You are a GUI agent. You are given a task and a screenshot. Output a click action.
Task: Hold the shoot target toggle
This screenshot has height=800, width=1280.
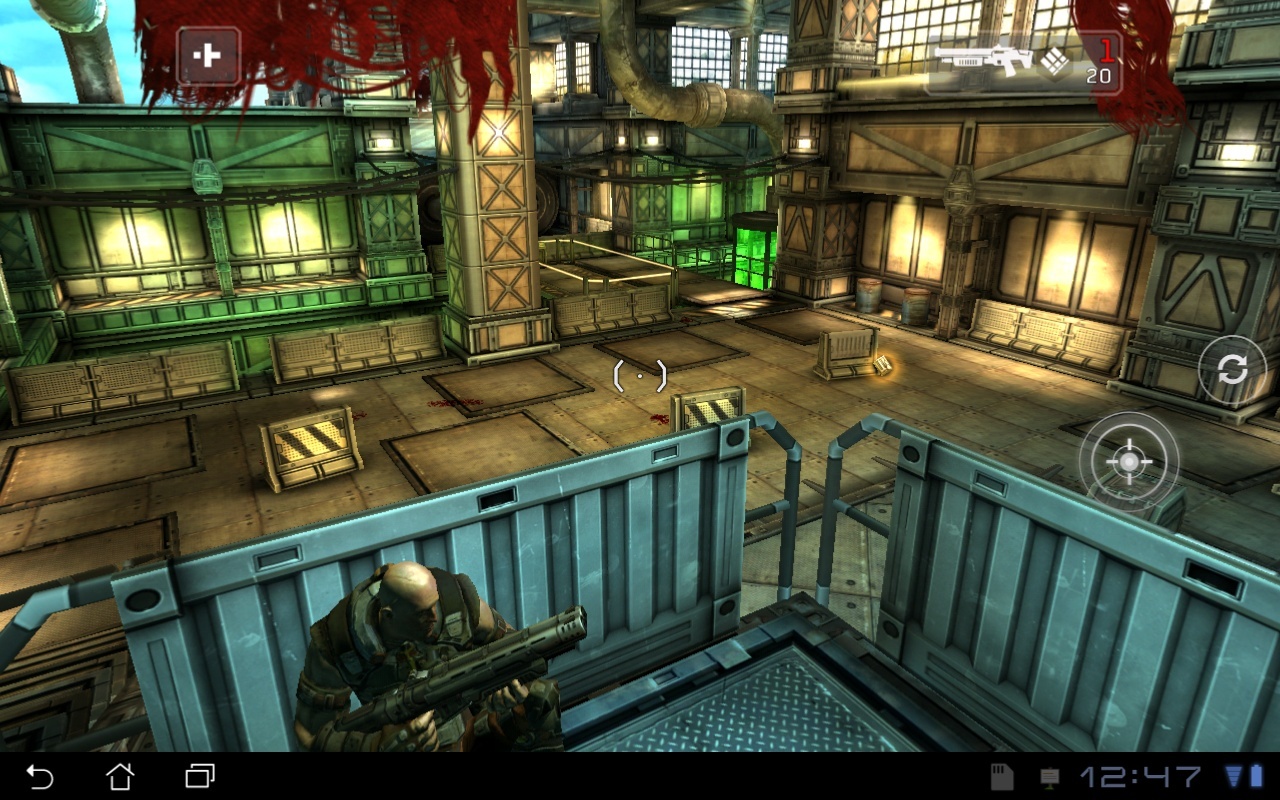coord(1128,462)
